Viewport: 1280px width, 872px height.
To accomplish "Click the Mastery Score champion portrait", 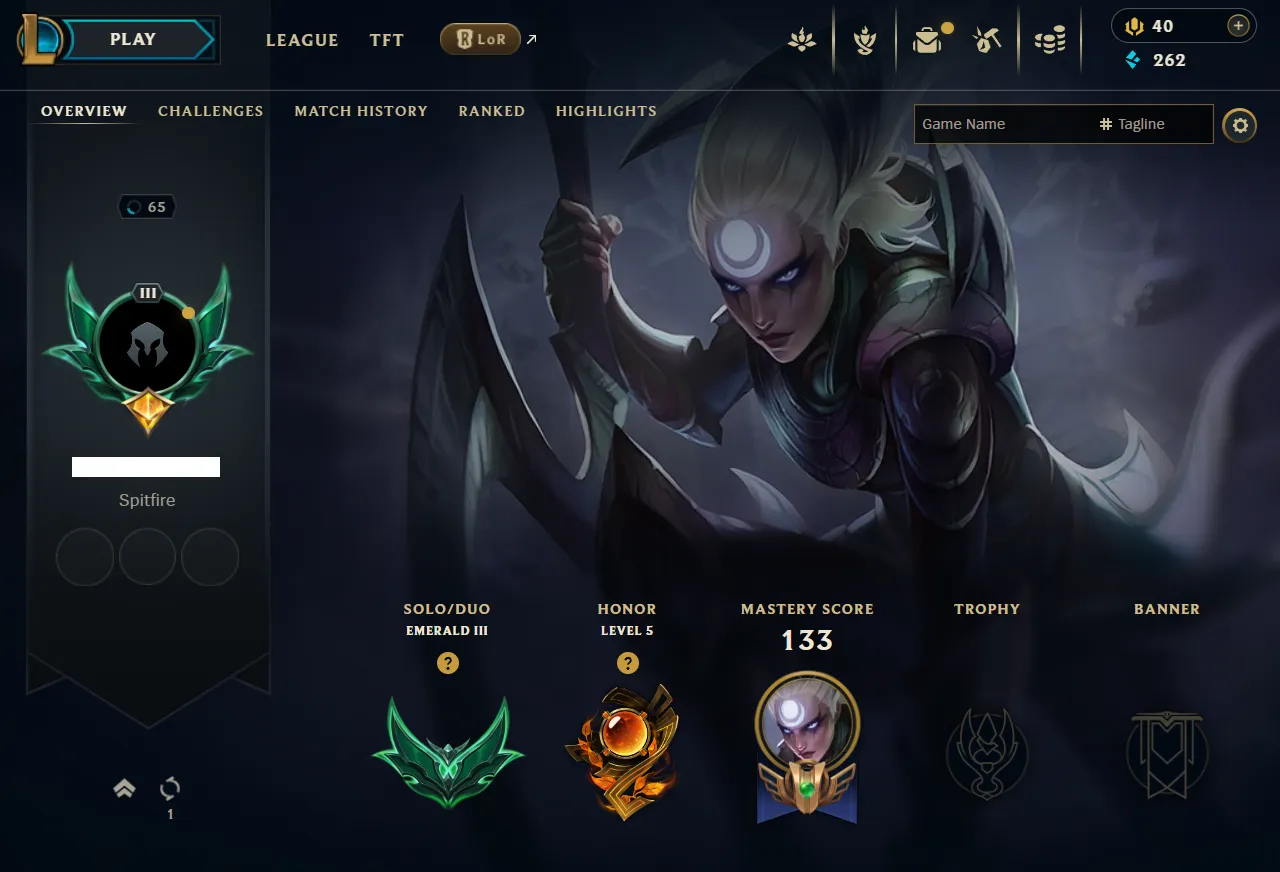I will 807,722.
